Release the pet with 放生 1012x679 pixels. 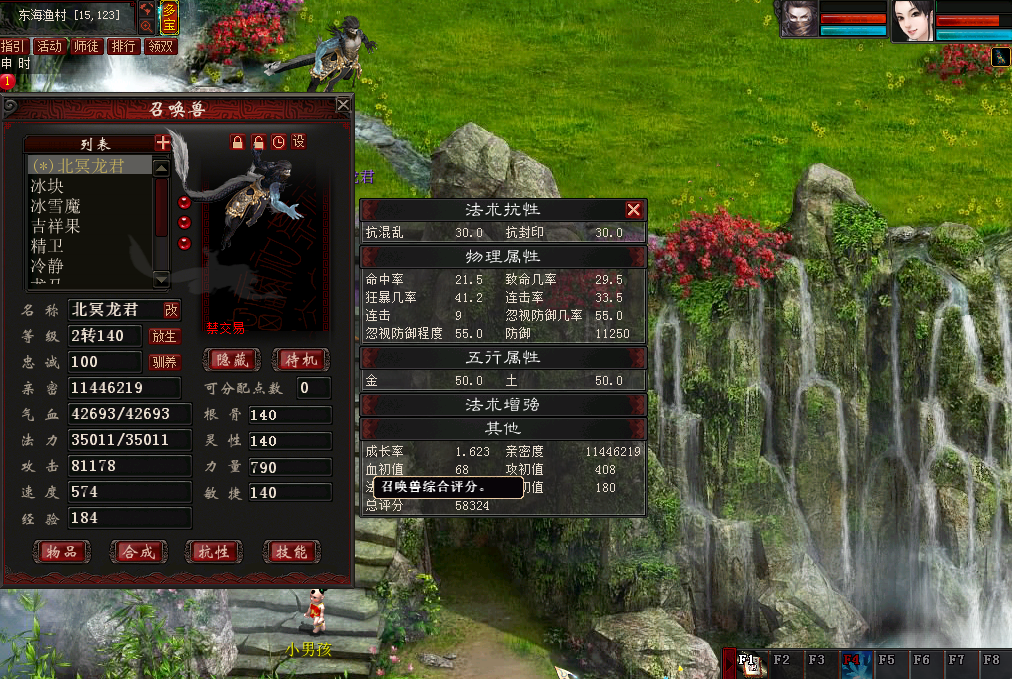tap(163, 336)
